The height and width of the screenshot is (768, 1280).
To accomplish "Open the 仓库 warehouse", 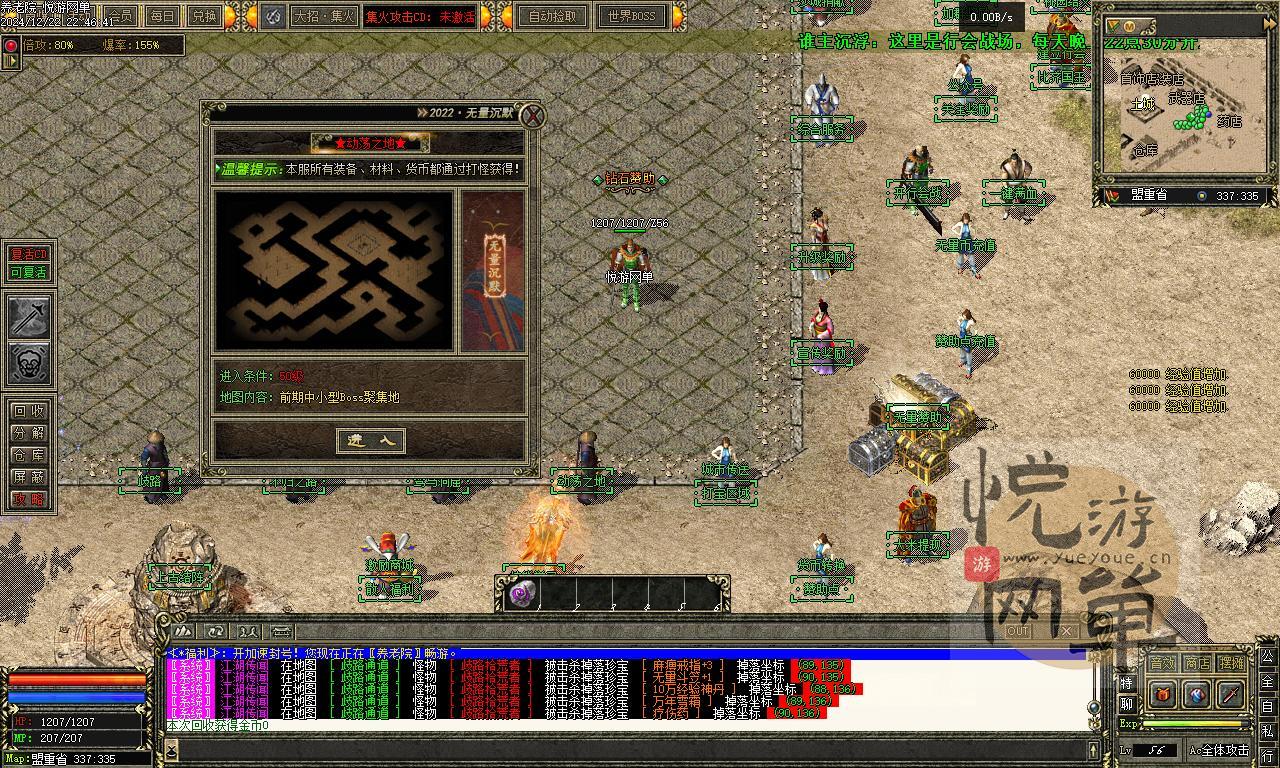I will pos(28,455).
